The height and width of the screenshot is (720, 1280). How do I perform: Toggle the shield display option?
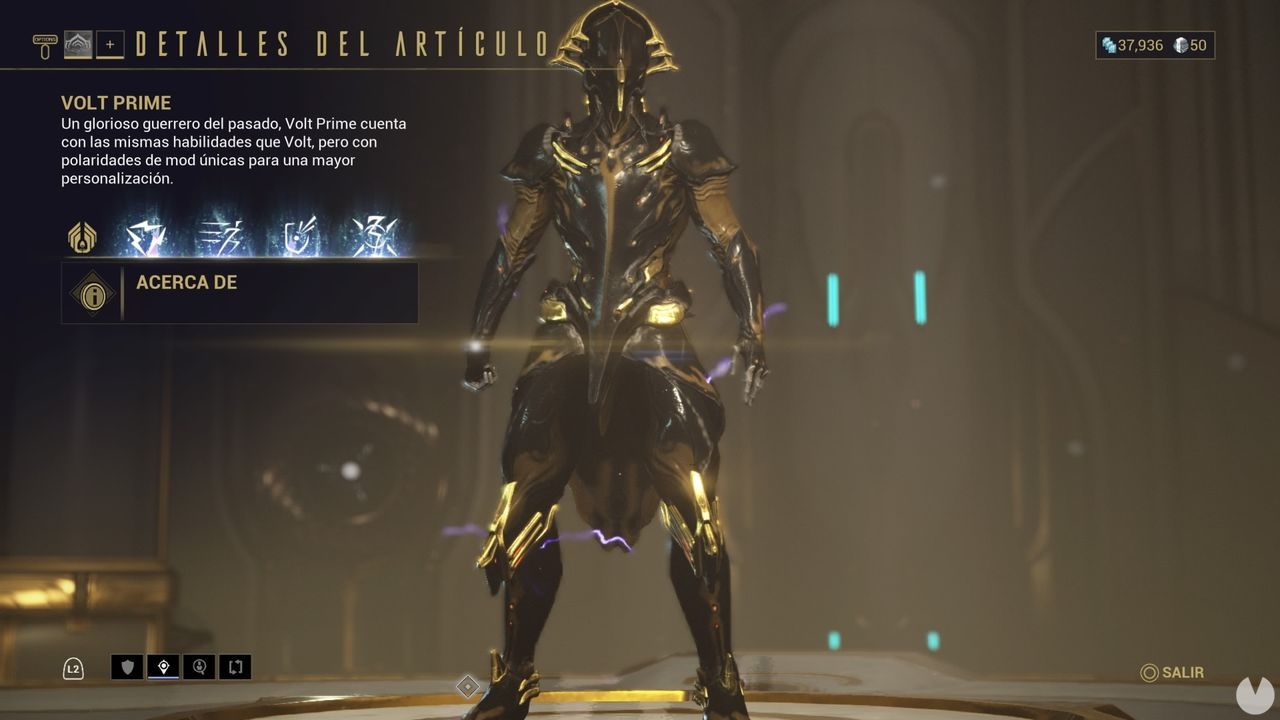(x=126, y=667)
